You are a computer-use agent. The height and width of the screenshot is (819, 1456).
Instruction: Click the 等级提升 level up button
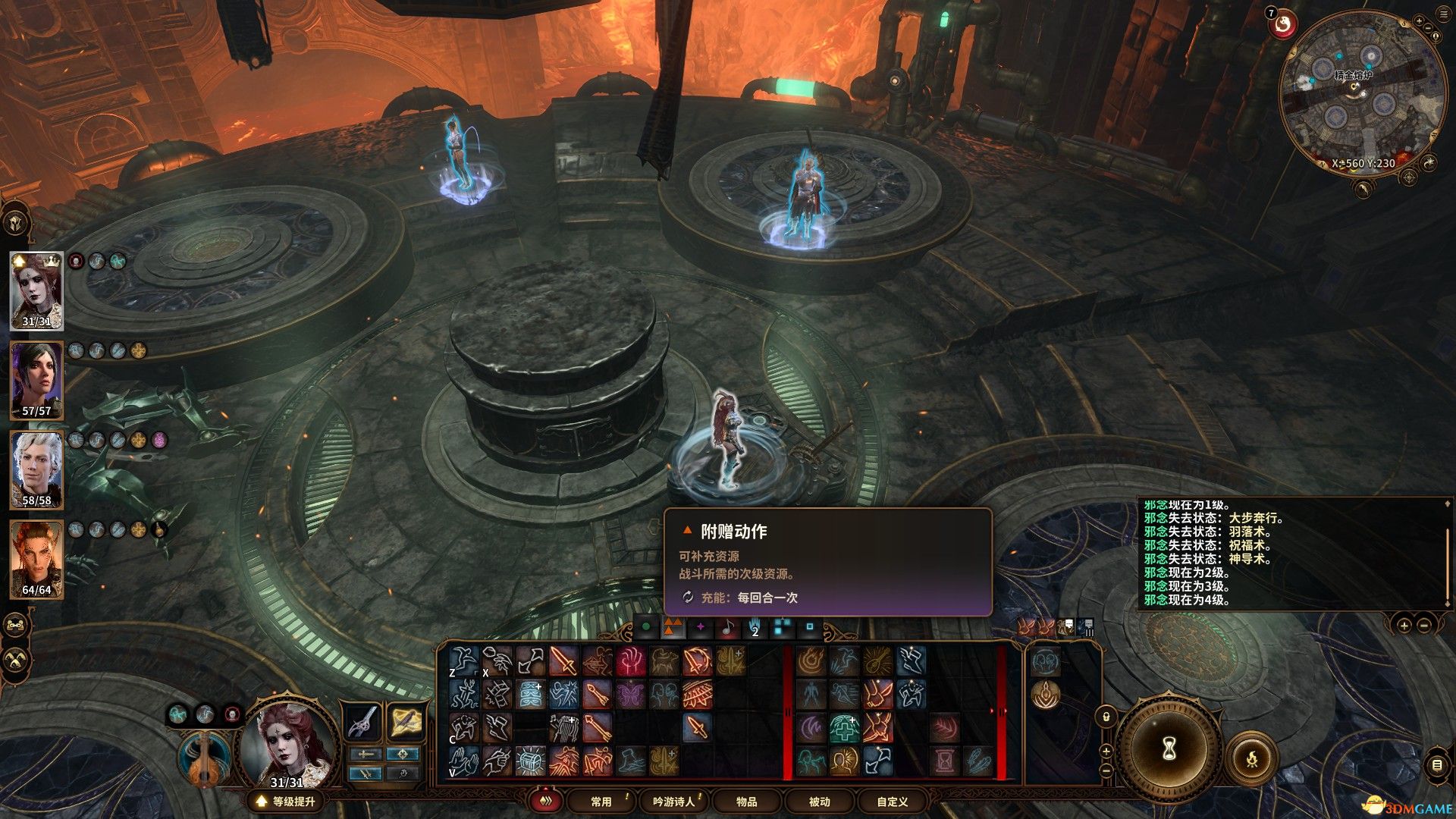pos(285,802)
